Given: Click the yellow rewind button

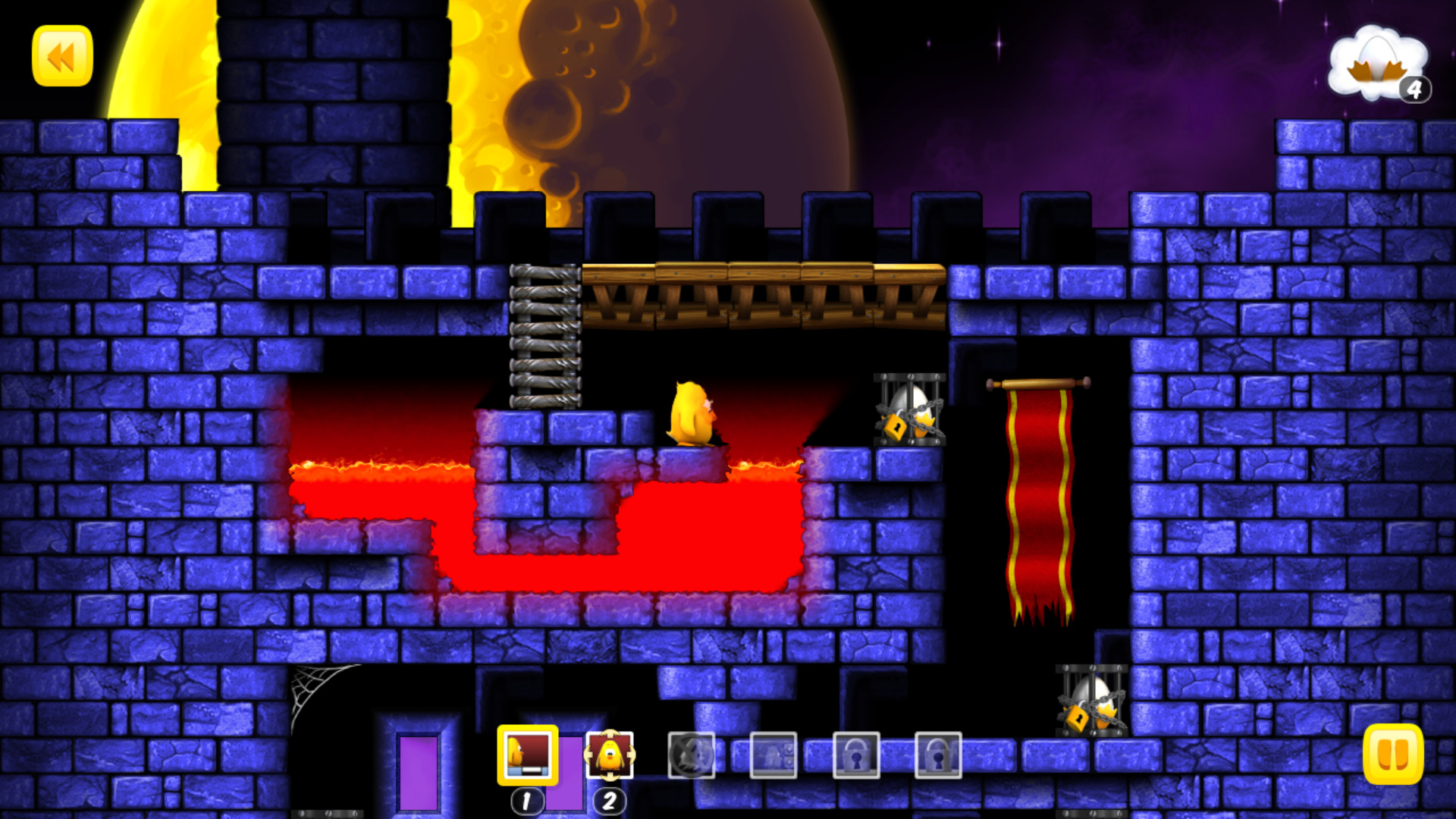Looking at the screenshot, I should coord(62,56).
